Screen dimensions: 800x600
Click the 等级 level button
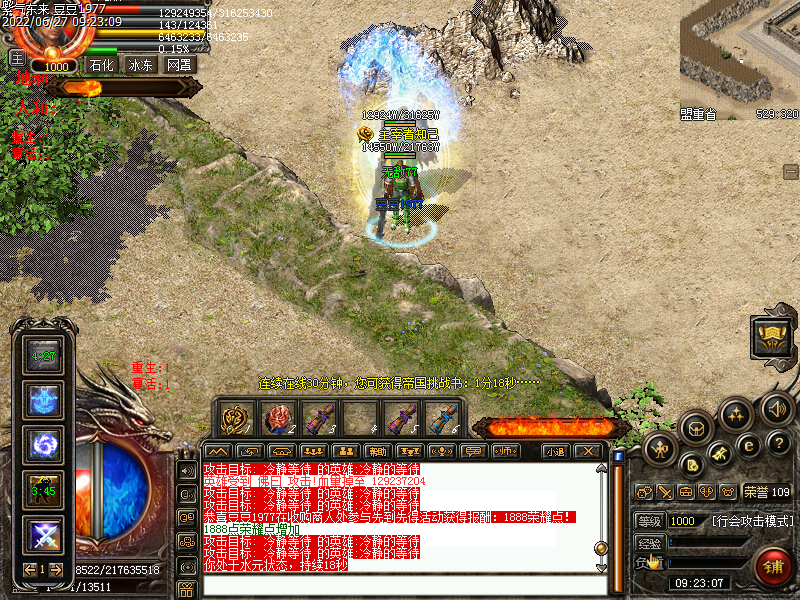649,521
